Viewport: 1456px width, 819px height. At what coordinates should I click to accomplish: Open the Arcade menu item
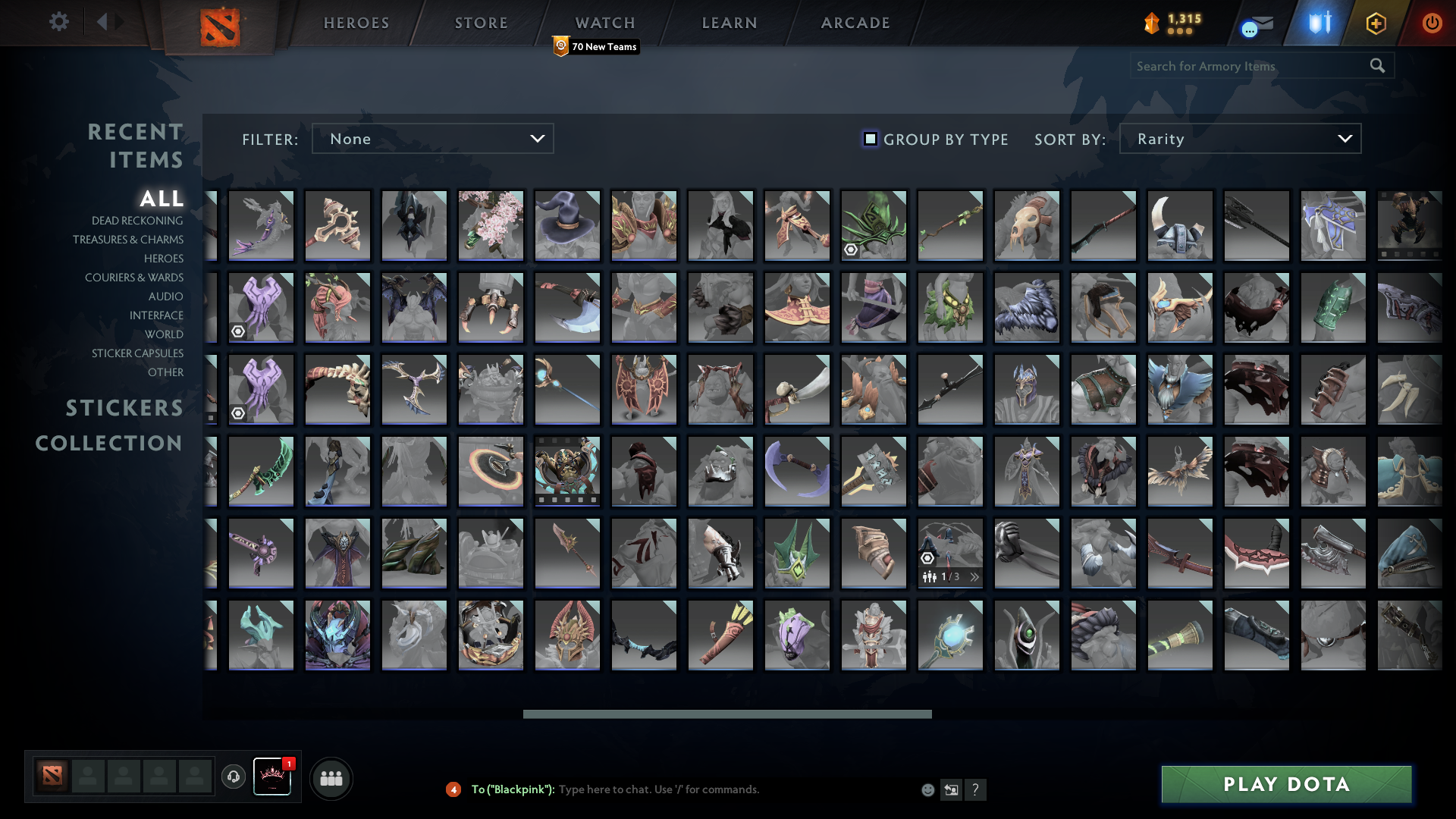tap(854, 22)
